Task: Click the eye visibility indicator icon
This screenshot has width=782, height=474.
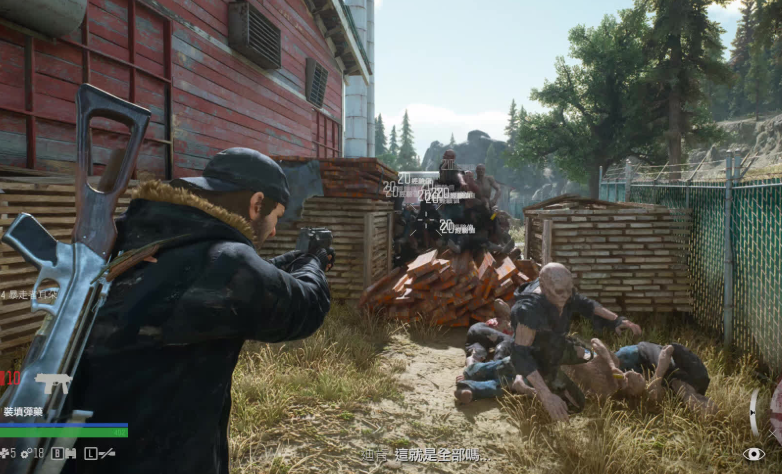Action: [753, 454]
